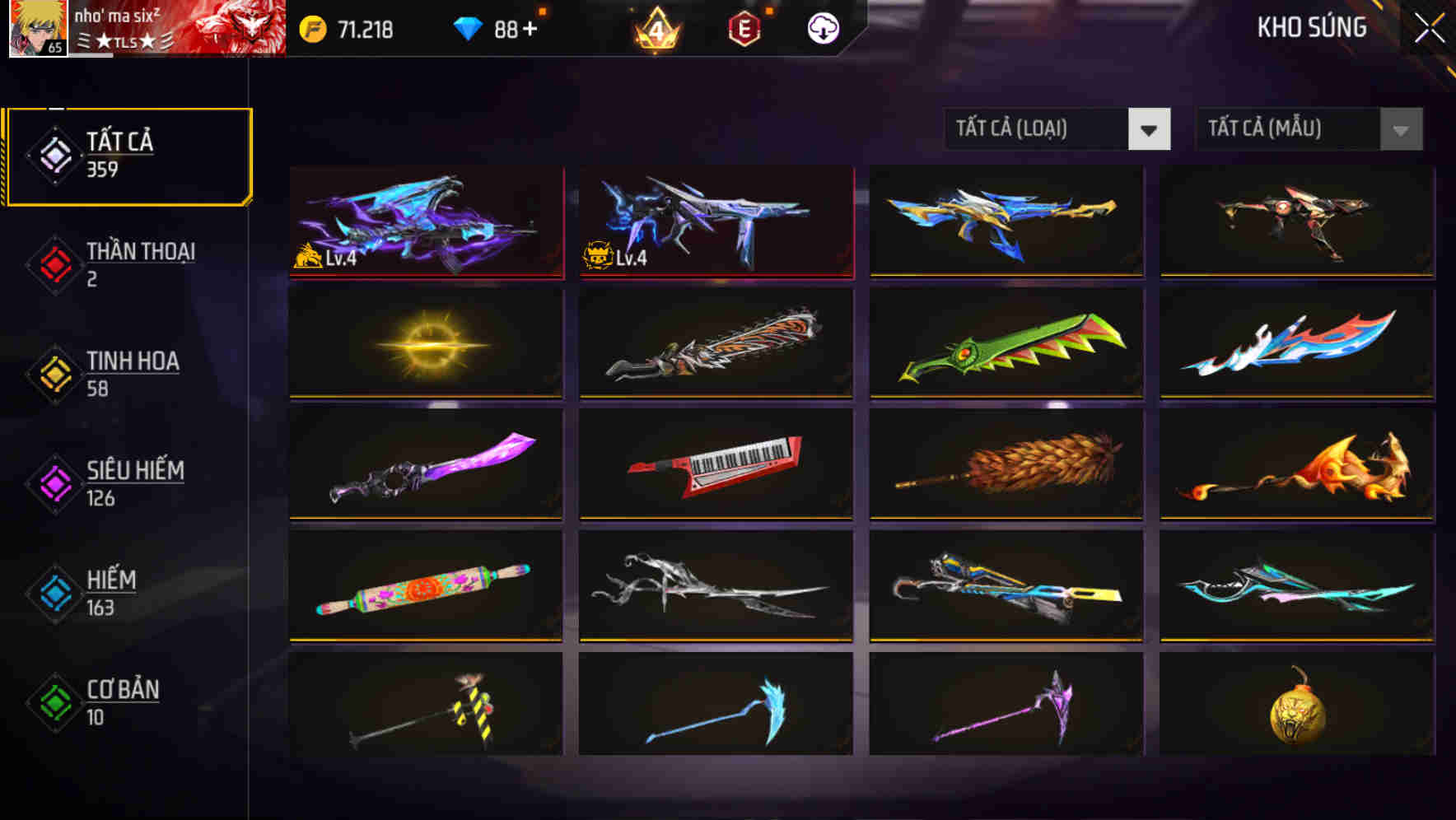1456x820 pixels.
Task: Select the THẦN THOẠI category
Action: pyautogui.click(x=138, y=263)
